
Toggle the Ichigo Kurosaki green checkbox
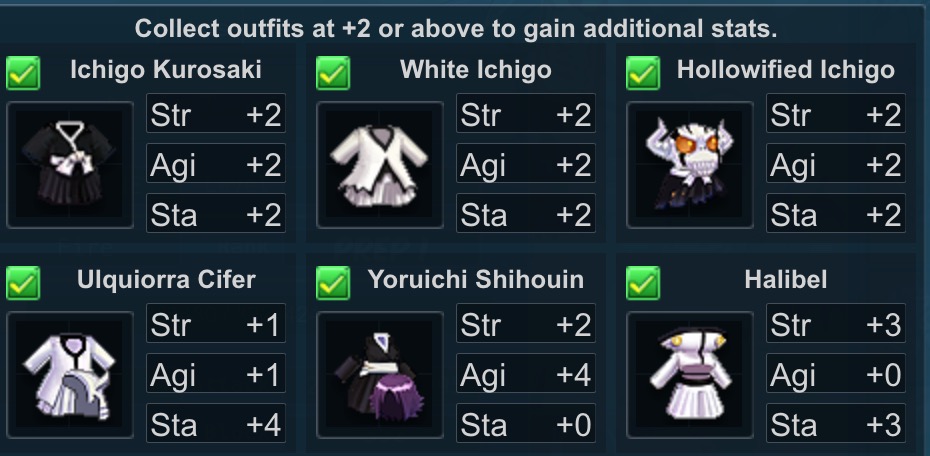click(x=23, y=73)
